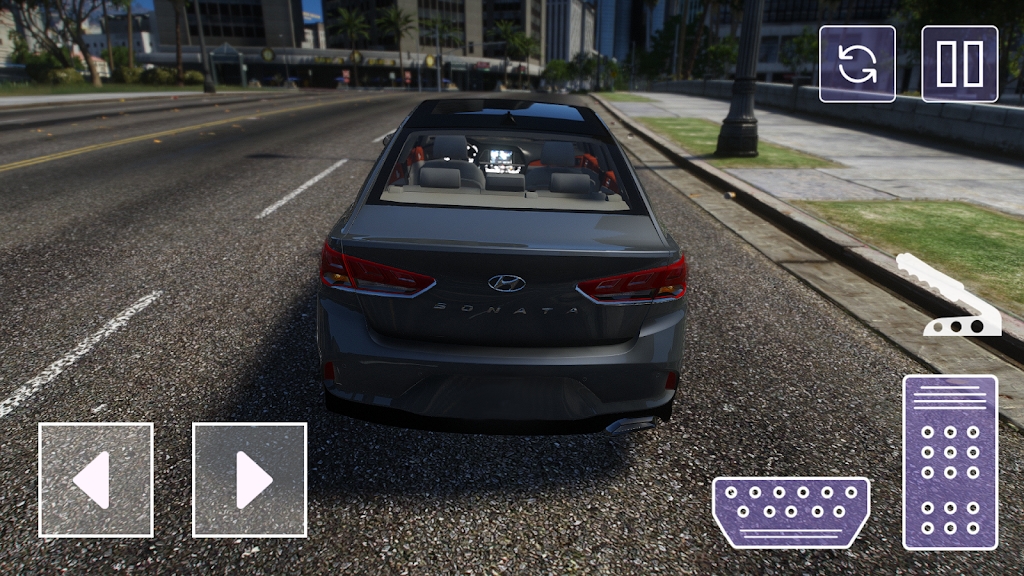Push the gas accelerator pedal
1024x576 pixels.
tap(949, 462)
